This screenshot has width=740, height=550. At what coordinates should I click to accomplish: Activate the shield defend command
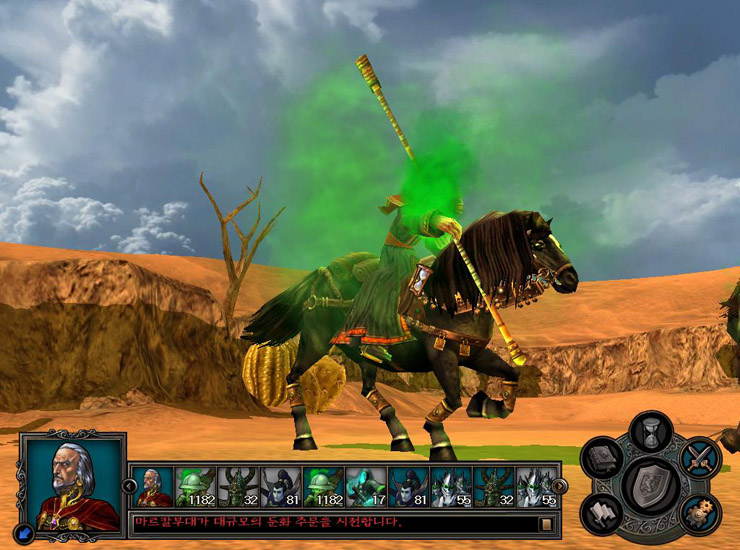pyautogui.click(x=651, y=485)
